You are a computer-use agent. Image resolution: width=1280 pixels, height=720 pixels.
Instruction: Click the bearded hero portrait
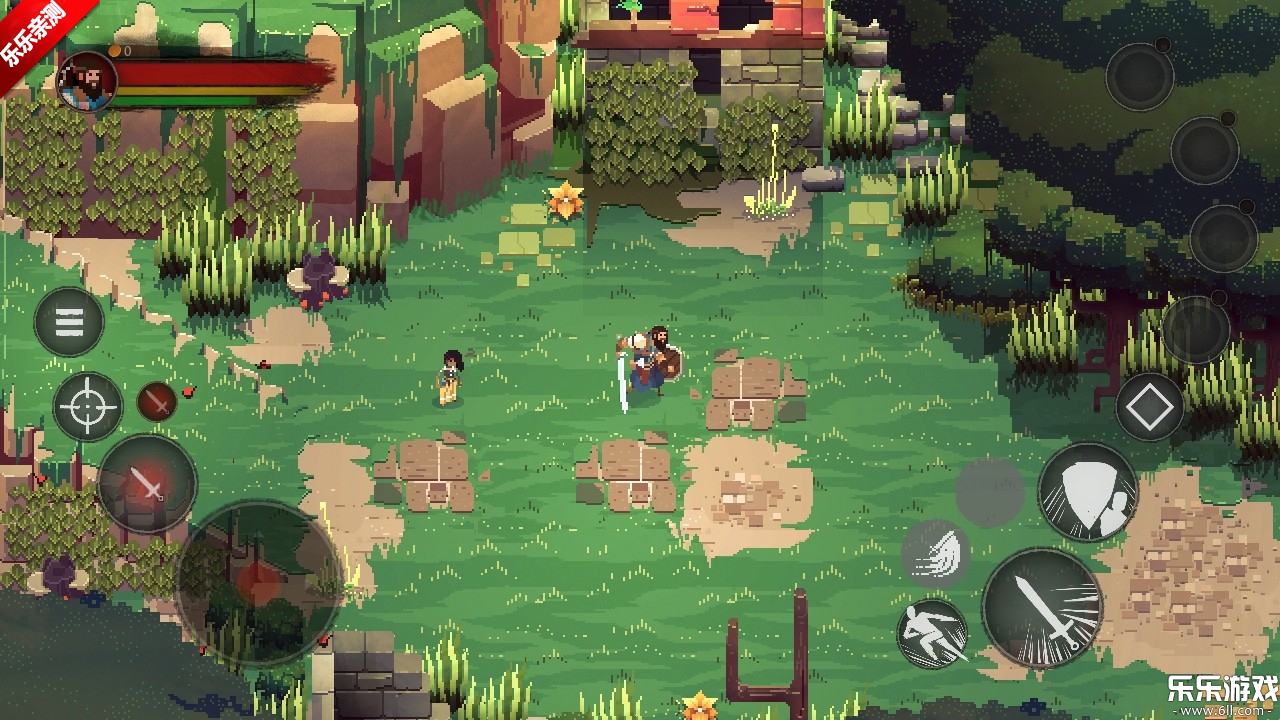[x=87, y=81]
